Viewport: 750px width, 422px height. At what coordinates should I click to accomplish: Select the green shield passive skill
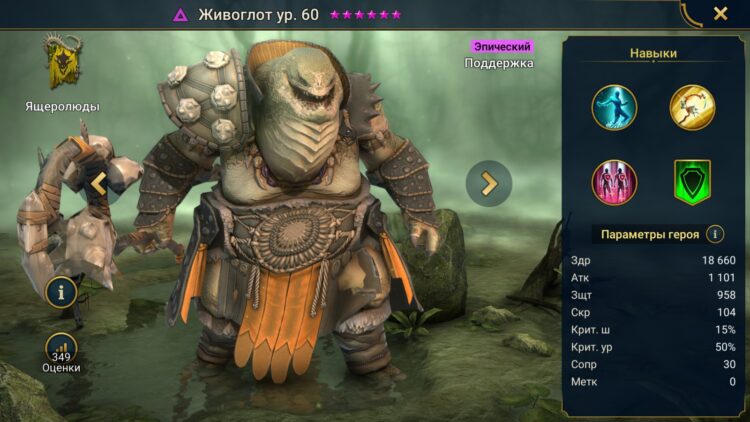pos(692,183)
